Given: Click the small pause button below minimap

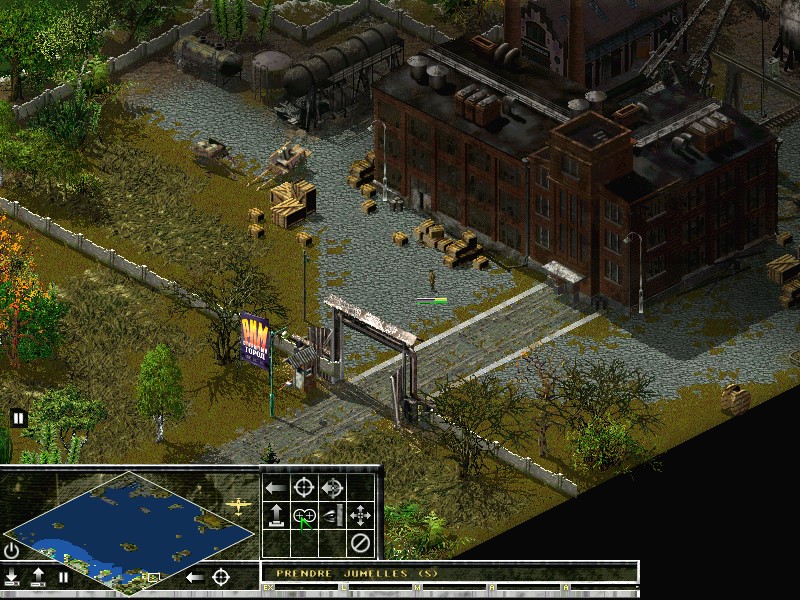Looking at the screenshot, I should 63,577.
